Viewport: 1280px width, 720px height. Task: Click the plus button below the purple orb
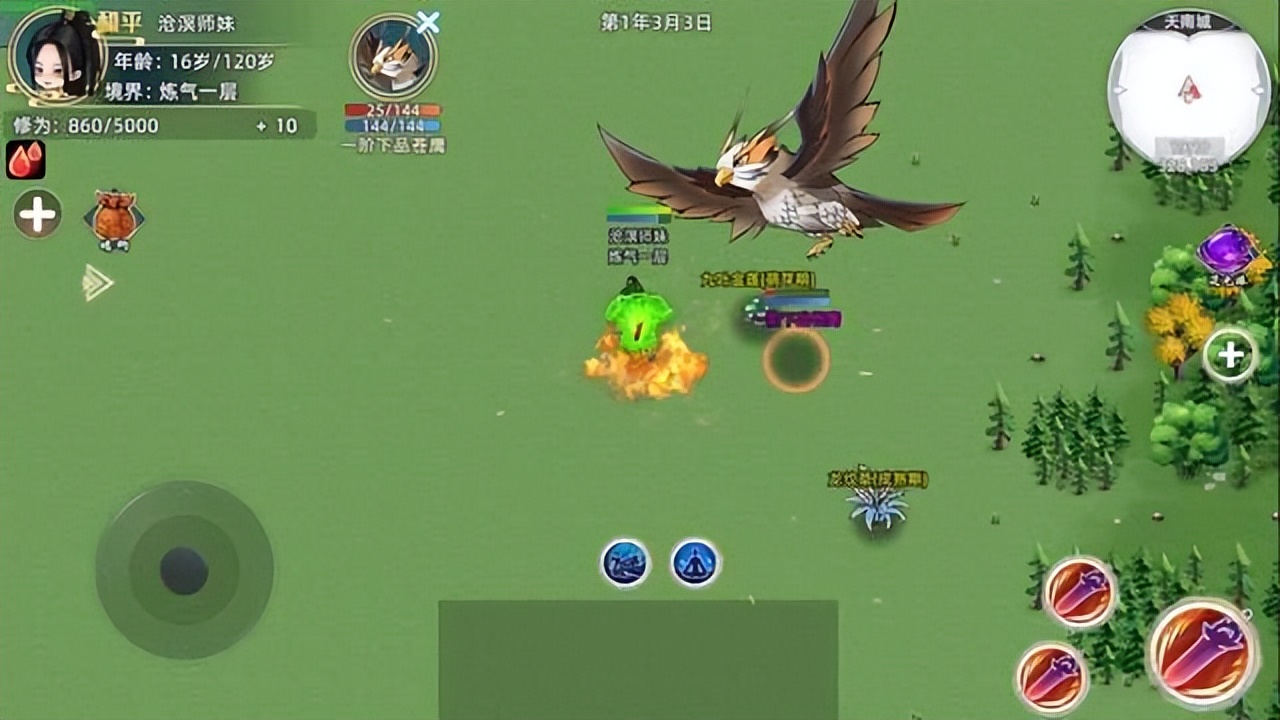pos(1229,355)
